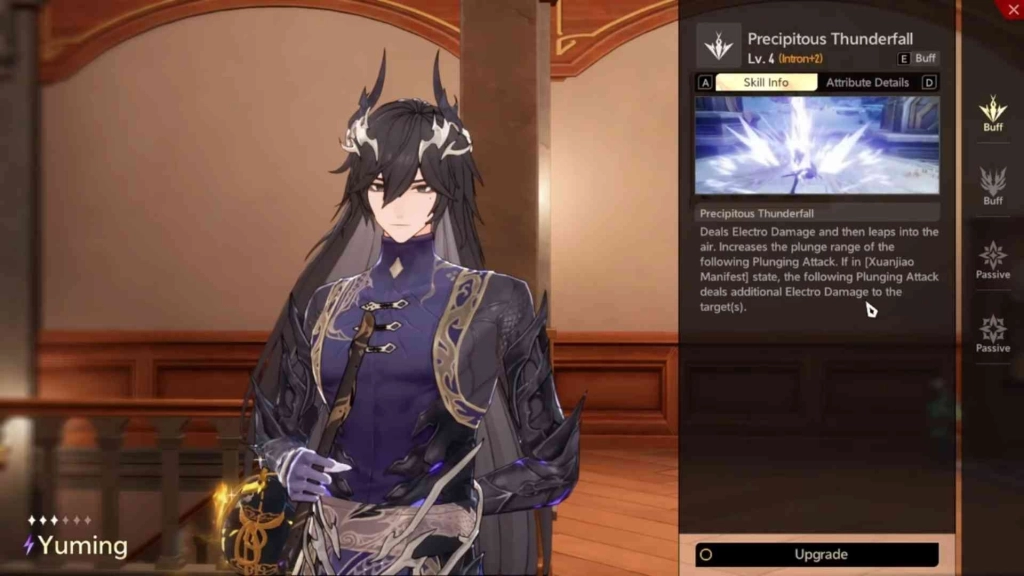Choose the grey unselected Buff skill icon
The width and height of the screenshot is (1024, 576).
[x=992, y=184]
